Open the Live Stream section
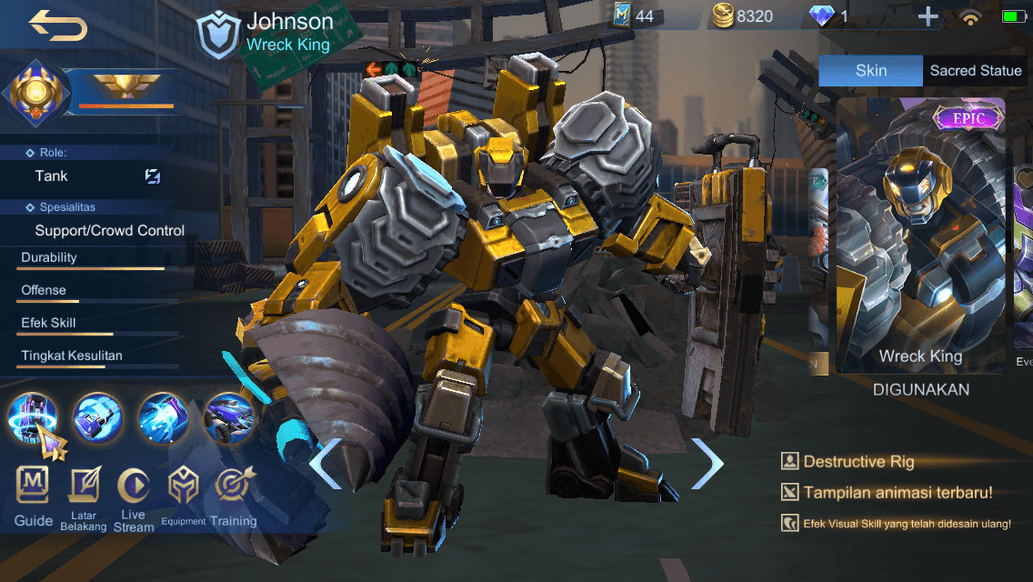This screenshot has width=1033, height=582. point(133,496)
